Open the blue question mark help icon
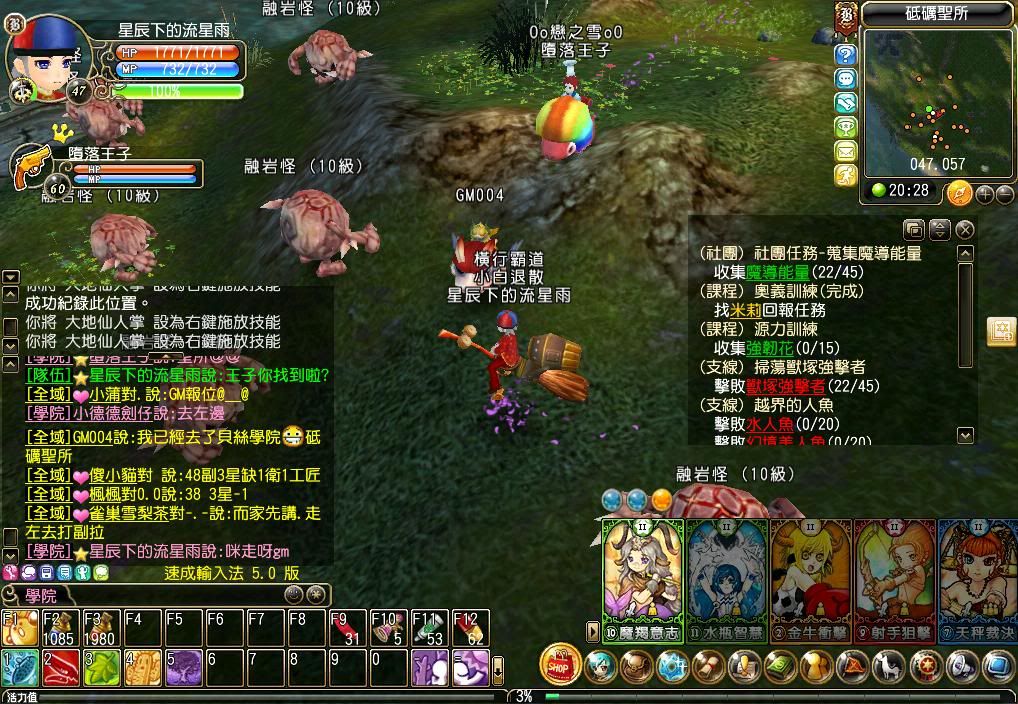 (x=846, y=55)
